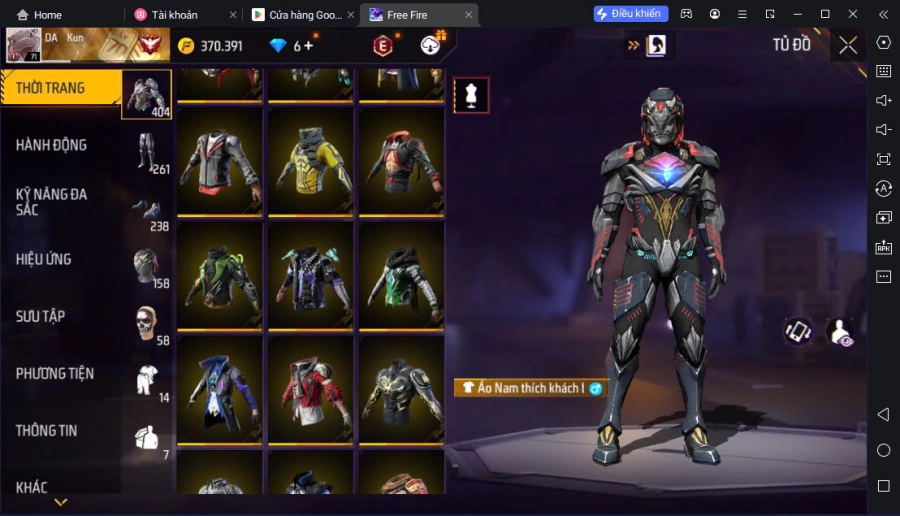Click the mannequin outfit preview icon
This screenshot has width=900, height=516.
(x=471, y=95)
